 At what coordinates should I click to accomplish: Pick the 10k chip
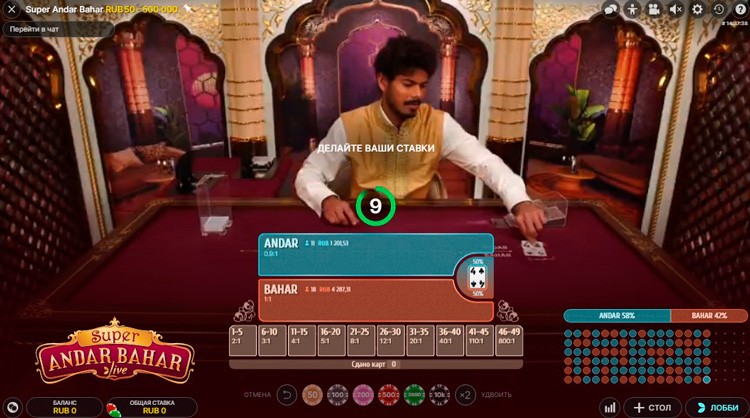point(439,395)
